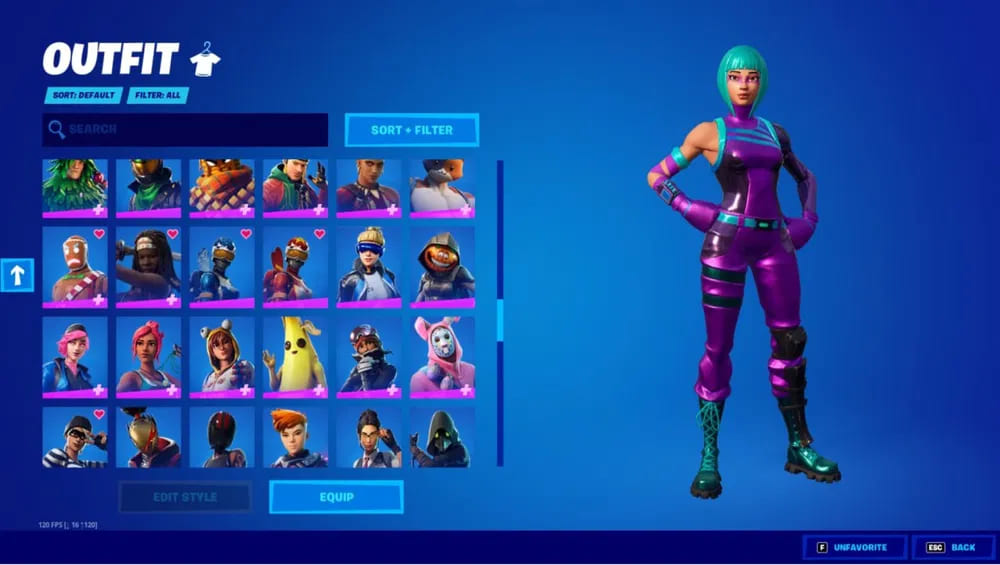Click the outfit list scrollbar

click(500, 320)
